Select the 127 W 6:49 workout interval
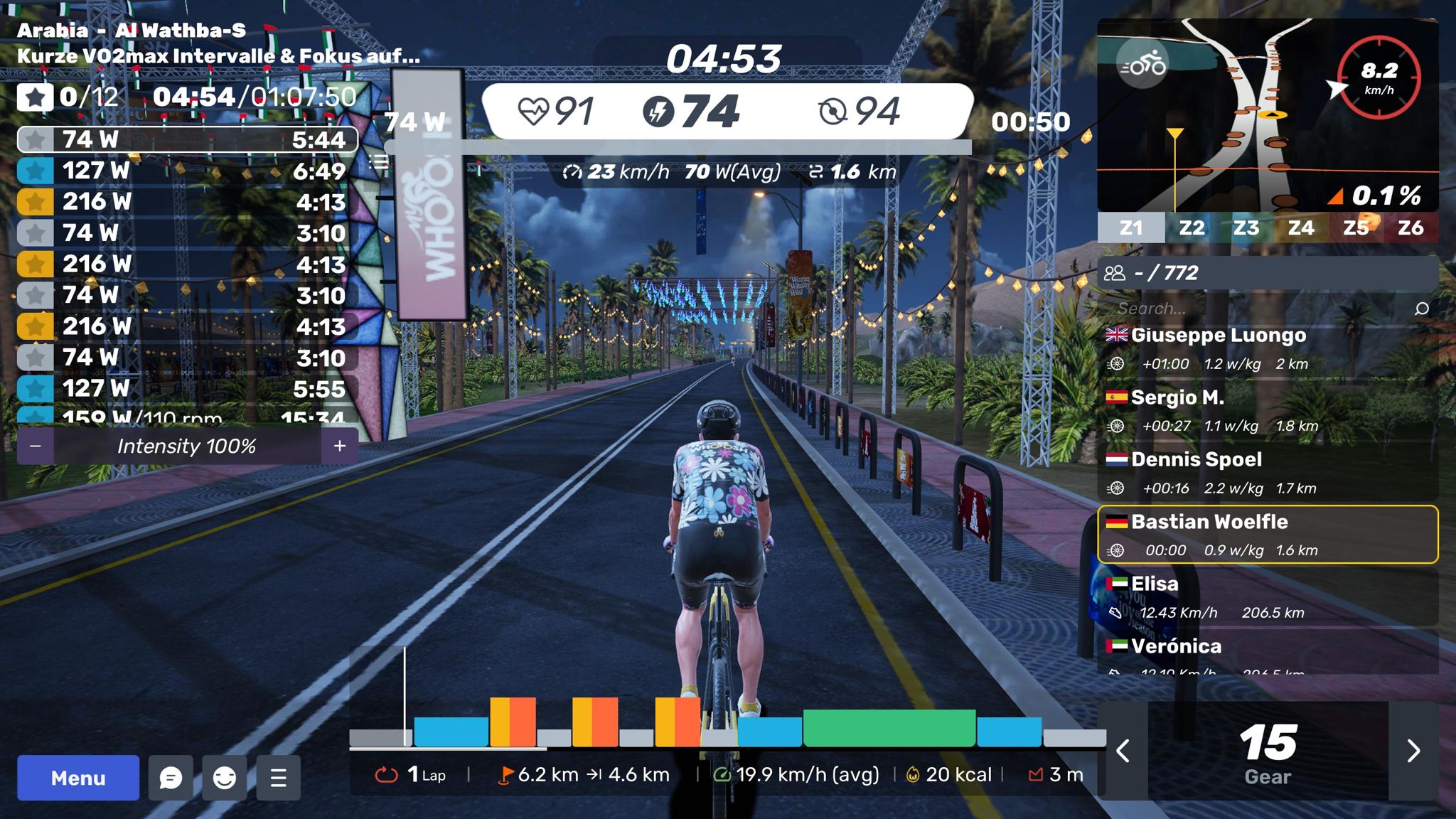 point(188,171)
